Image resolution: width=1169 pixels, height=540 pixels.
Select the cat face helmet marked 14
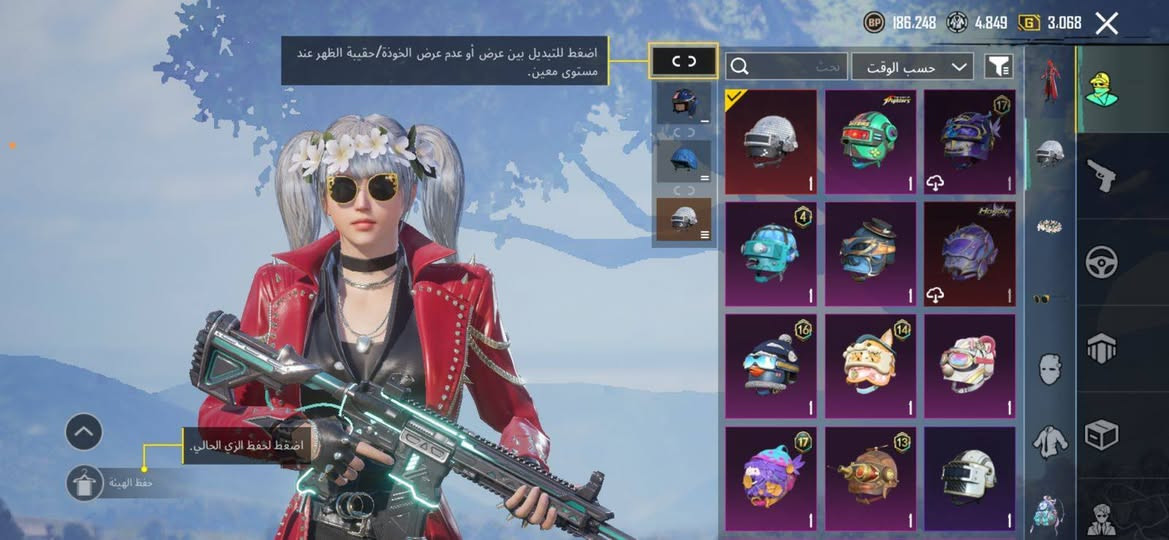point(870,366)
